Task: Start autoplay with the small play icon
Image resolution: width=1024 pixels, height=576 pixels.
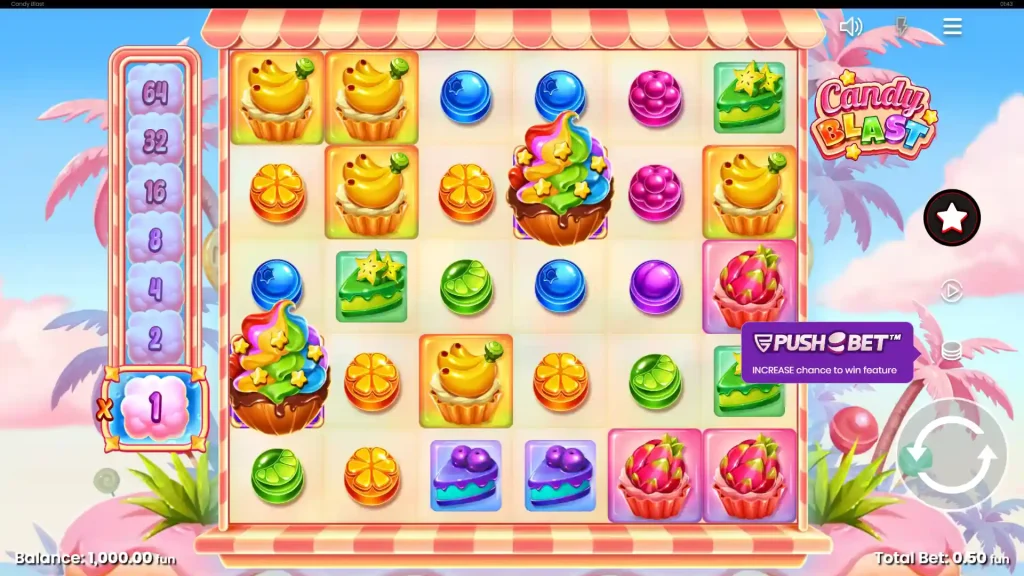Action: click(x=952, y=291)
